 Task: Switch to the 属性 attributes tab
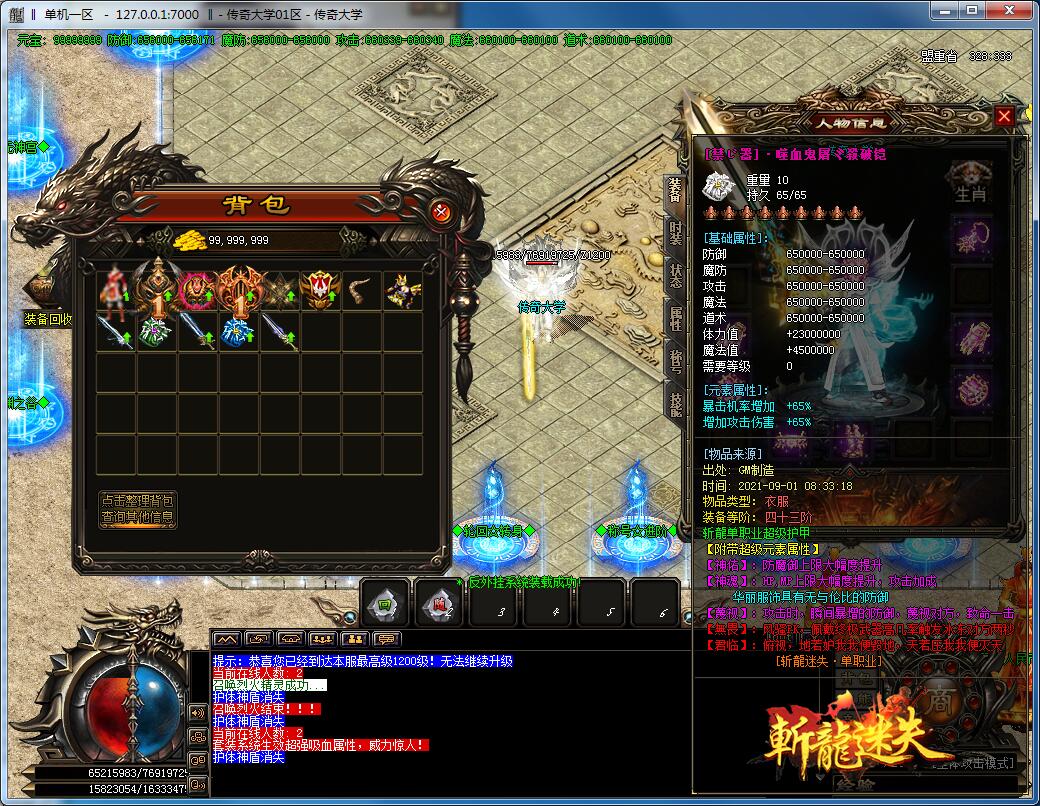(676, 318)
